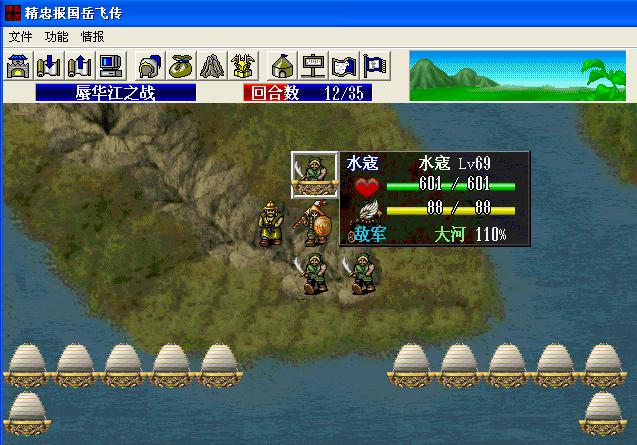
Task: Click the grey mountain toolbar icon
Action: 211,66
